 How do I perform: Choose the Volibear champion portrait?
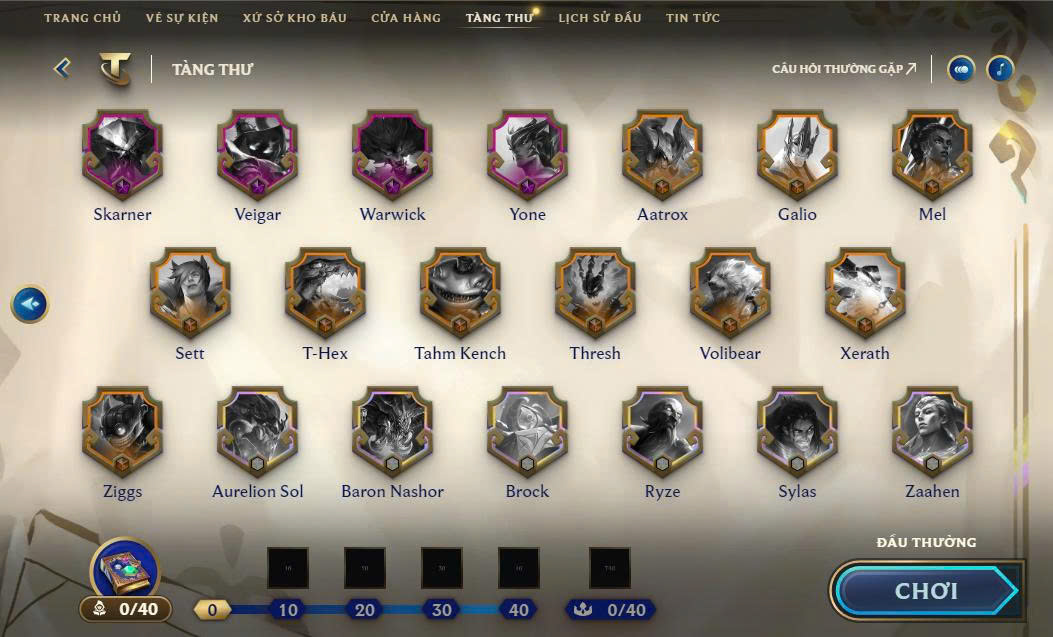point(730,293)
